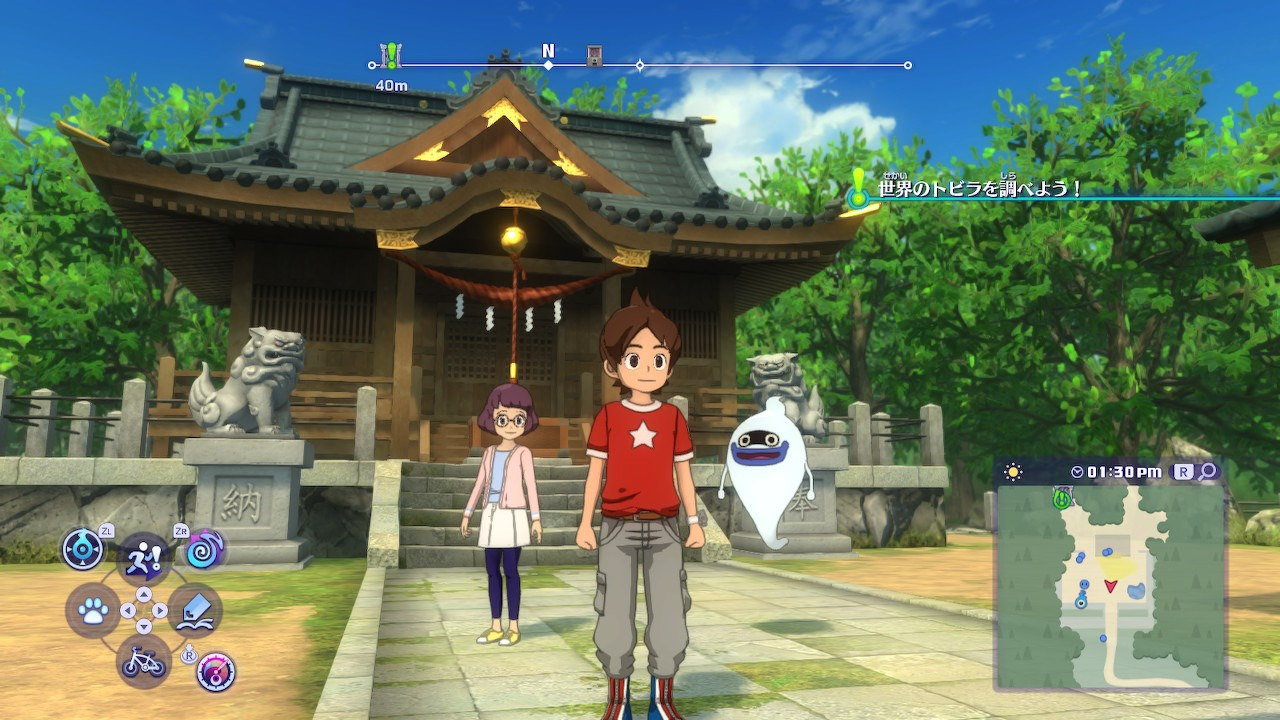Select the running figure dash icon

coord(143,557)
